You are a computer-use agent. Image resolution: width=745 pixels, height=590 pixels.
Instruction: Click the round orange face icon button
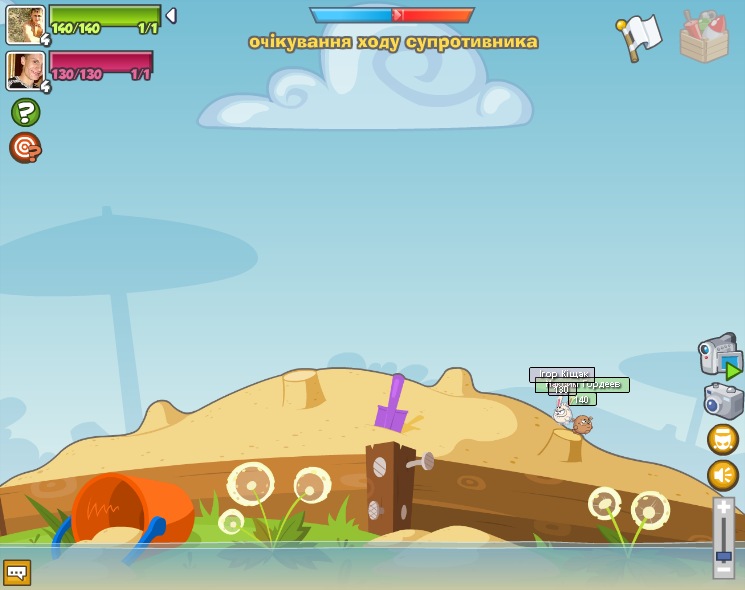pos(723,439)
